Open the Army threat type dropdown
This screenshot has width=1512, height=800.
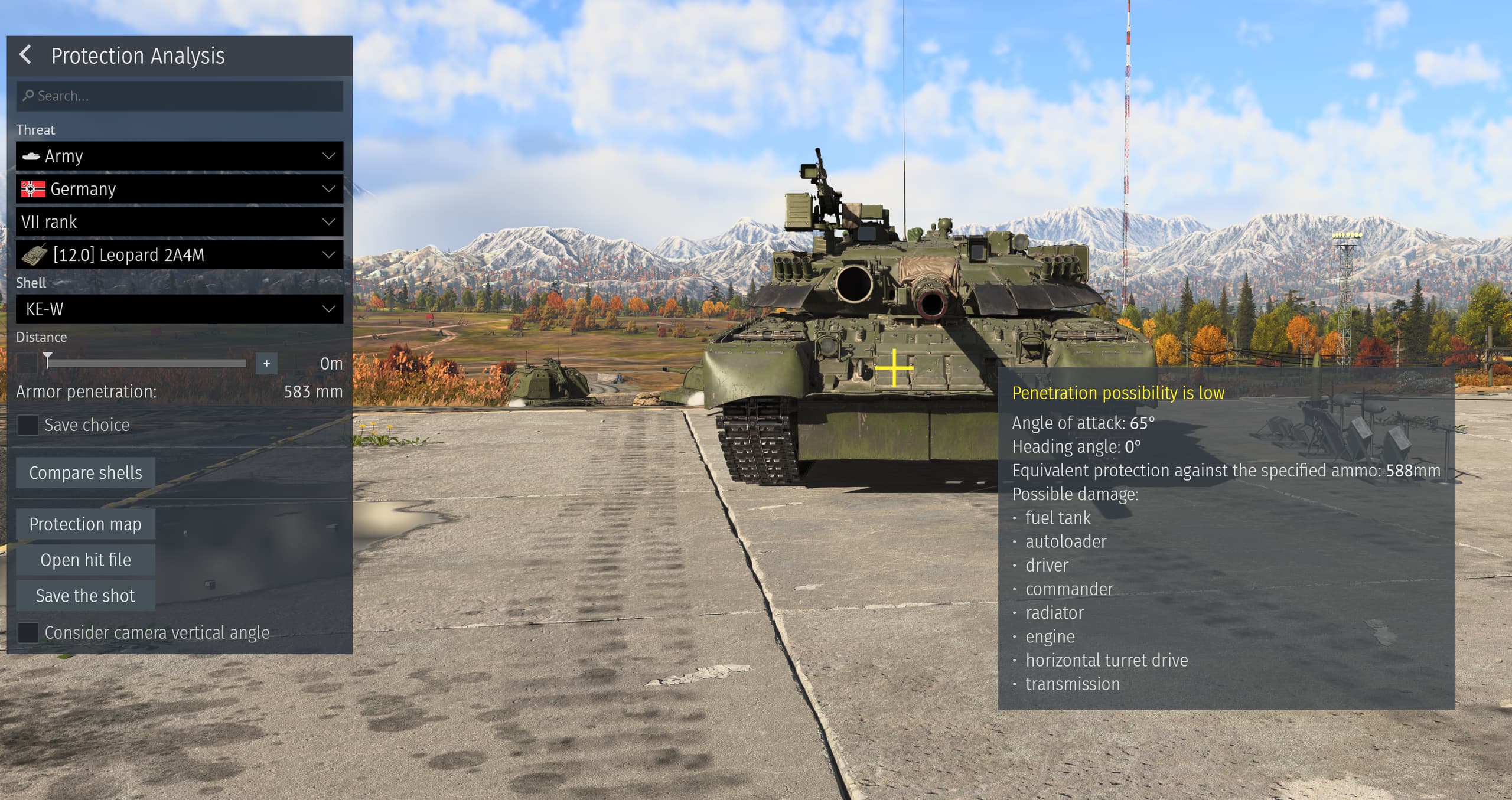pyautogui.click(x=180, y=156)
